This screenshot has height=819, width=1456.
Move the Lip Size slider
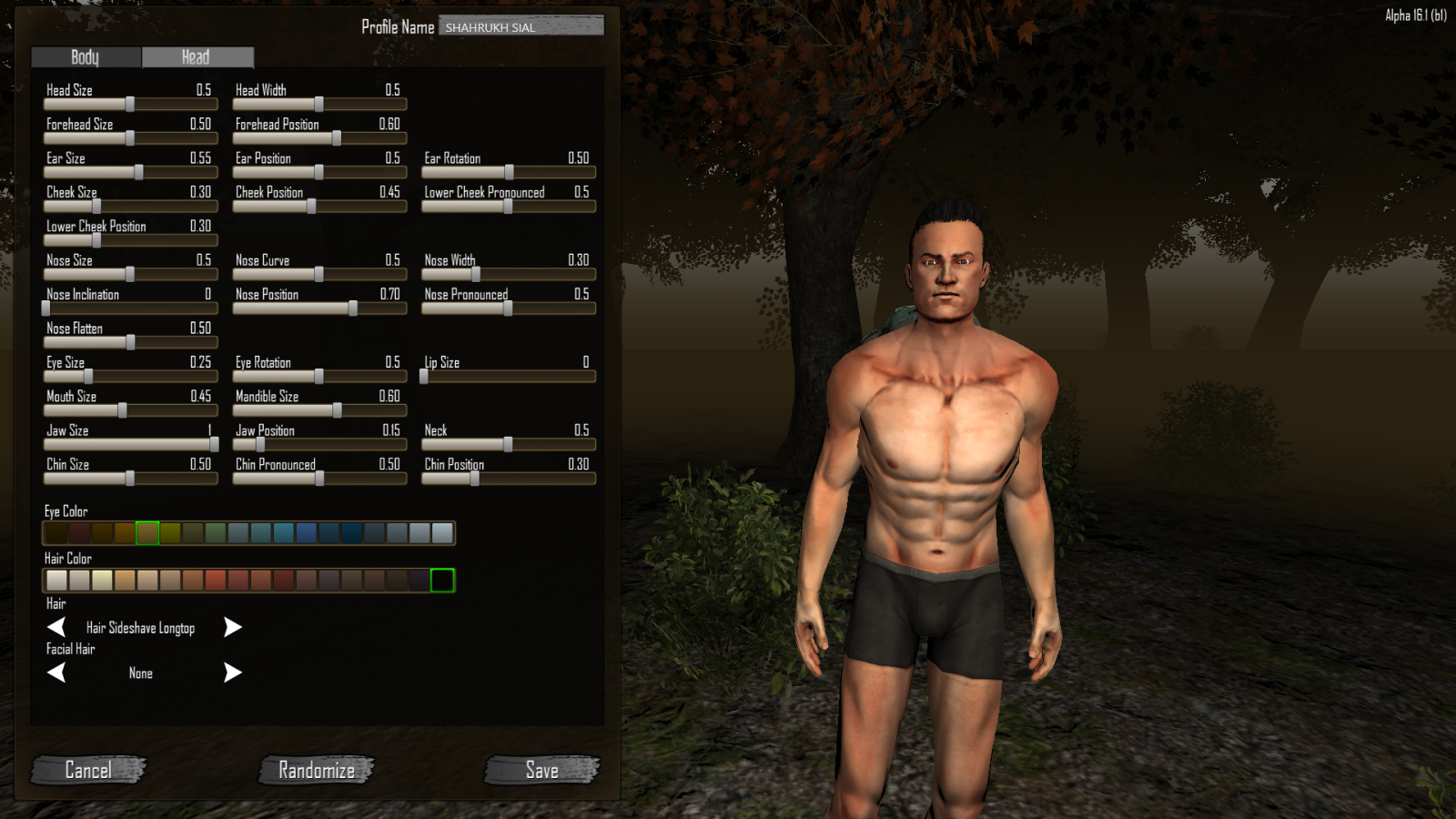point(427,376)
